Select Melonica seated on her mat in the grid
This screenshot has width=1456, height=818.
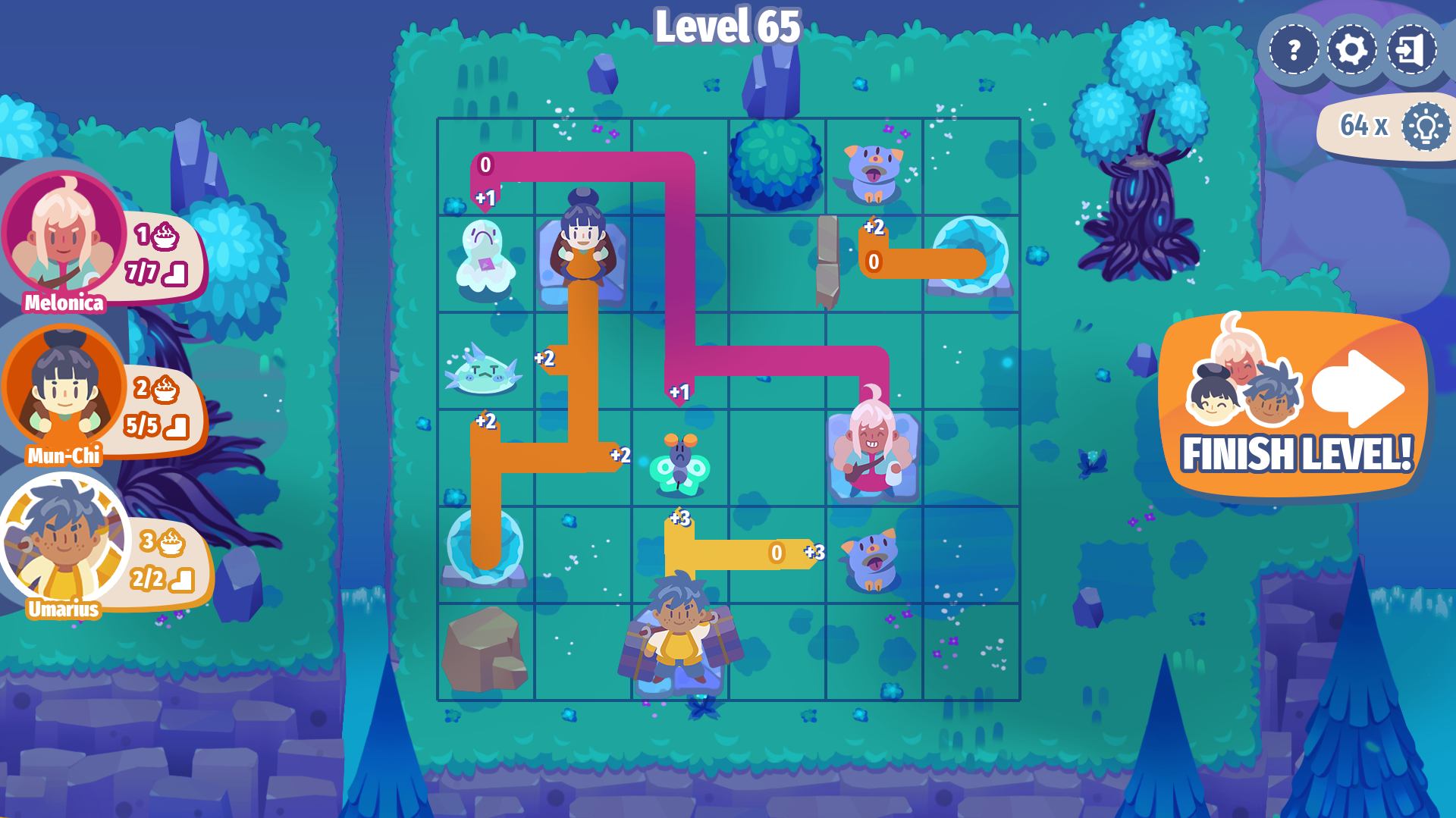(x=874, y=453)
